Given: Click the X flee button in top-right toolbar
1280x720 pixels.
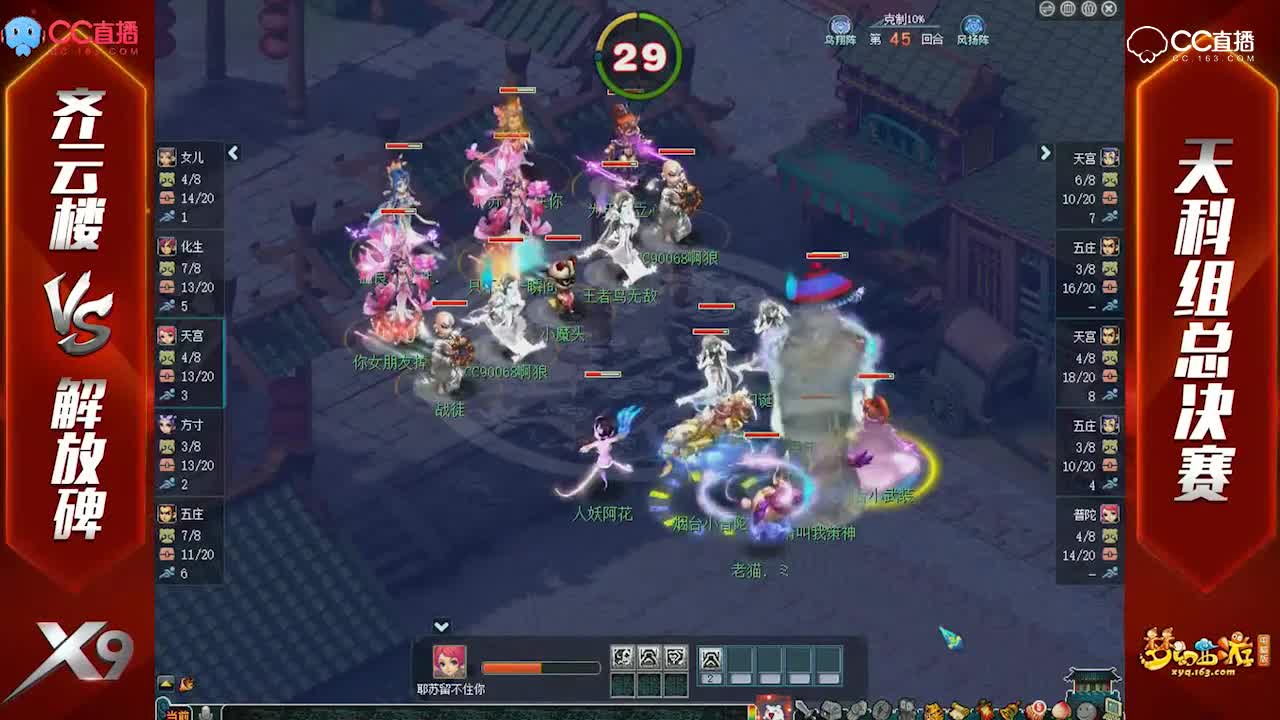Looking at the screenshot, I should (x=1108, y=9).
